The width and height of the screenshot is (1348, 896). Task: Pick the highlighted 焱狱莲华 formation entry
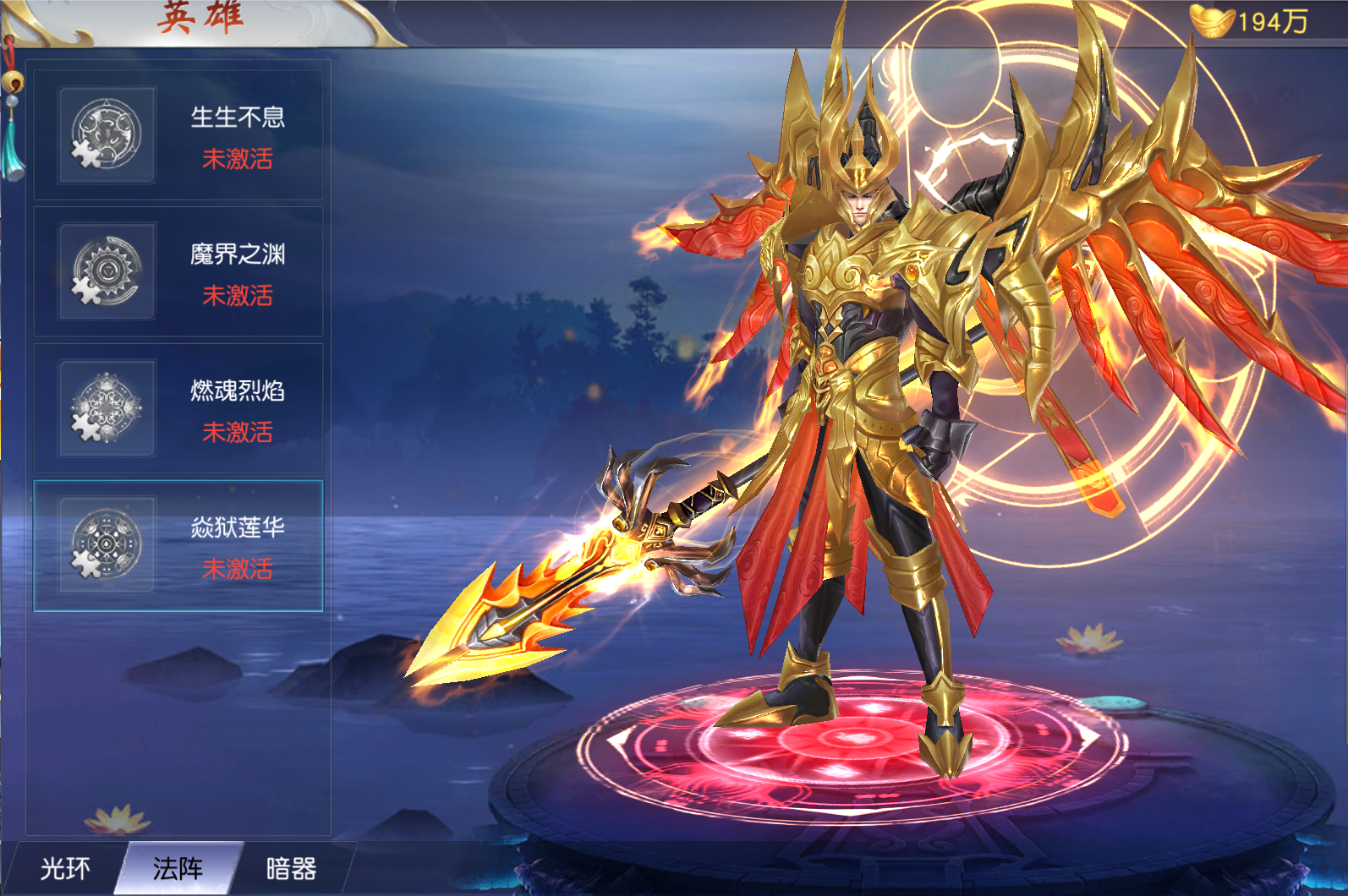pyautogui.click(x=178, y=545)
